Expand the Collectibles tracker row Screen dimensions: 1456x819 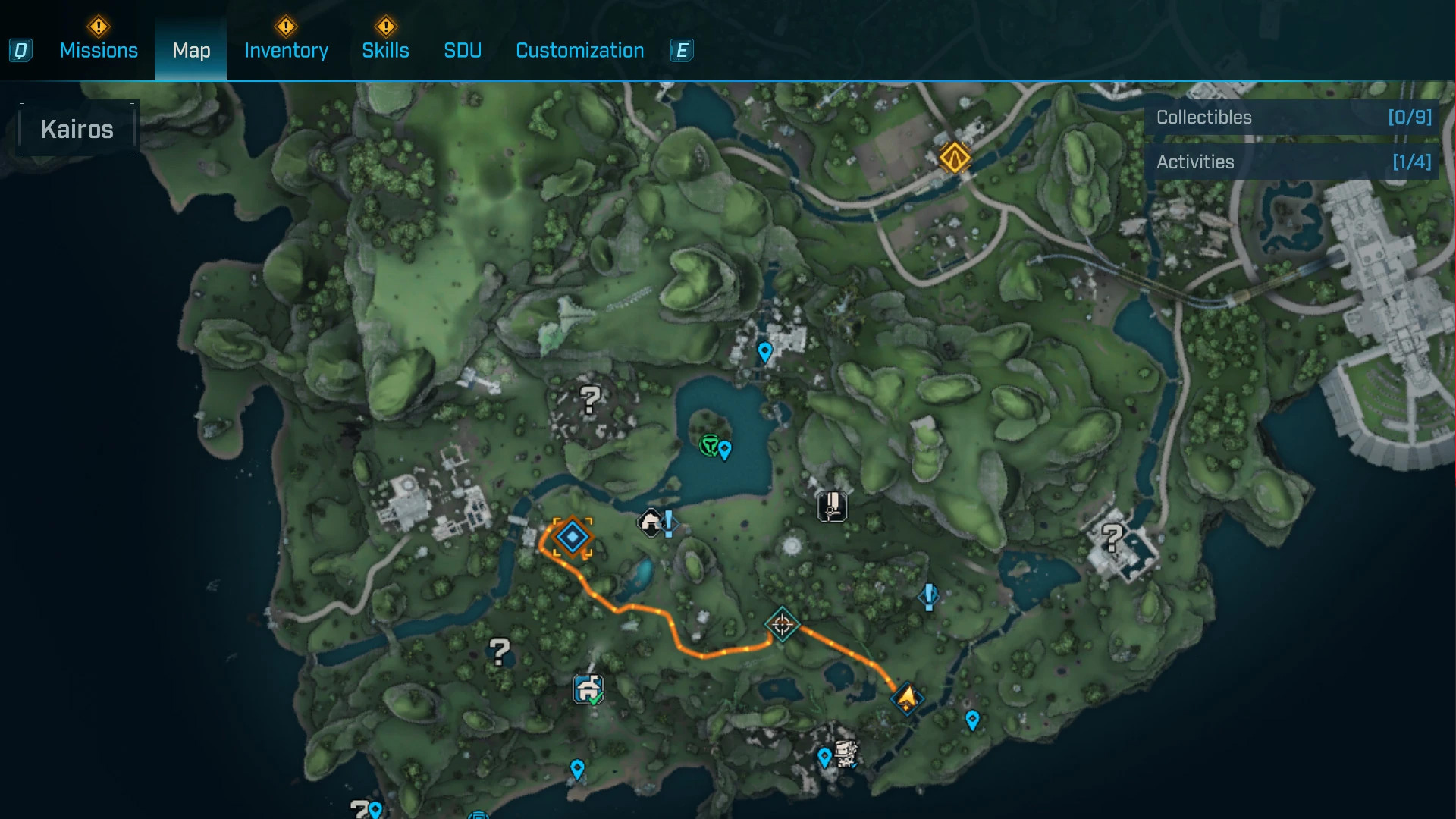pyautogui.click(x=1292, y=118)
